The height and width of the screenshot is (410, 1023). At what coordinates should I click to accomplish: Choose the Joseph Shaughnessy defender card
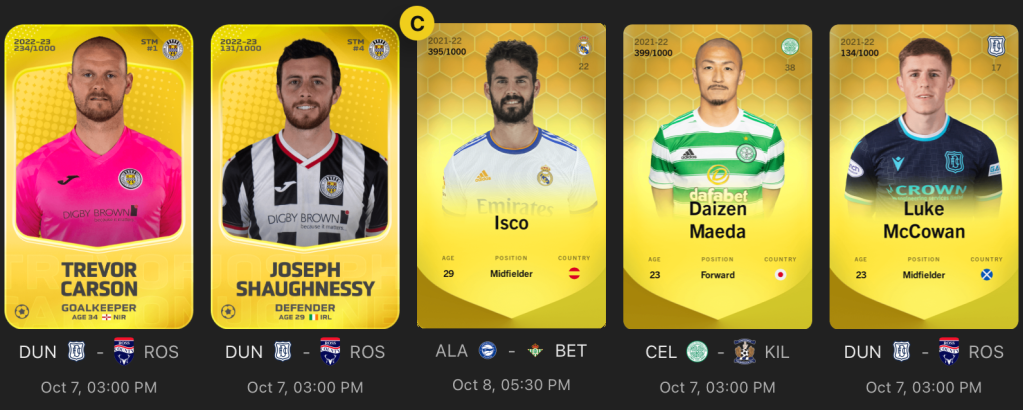click(304, 175)
